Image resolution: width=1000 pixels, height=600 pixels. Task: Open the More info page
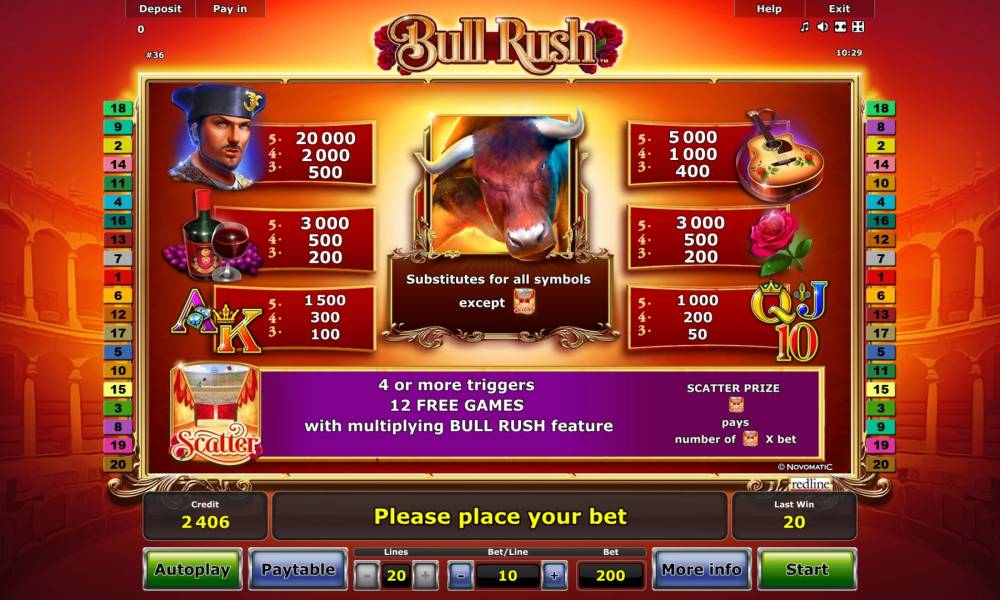701,569
